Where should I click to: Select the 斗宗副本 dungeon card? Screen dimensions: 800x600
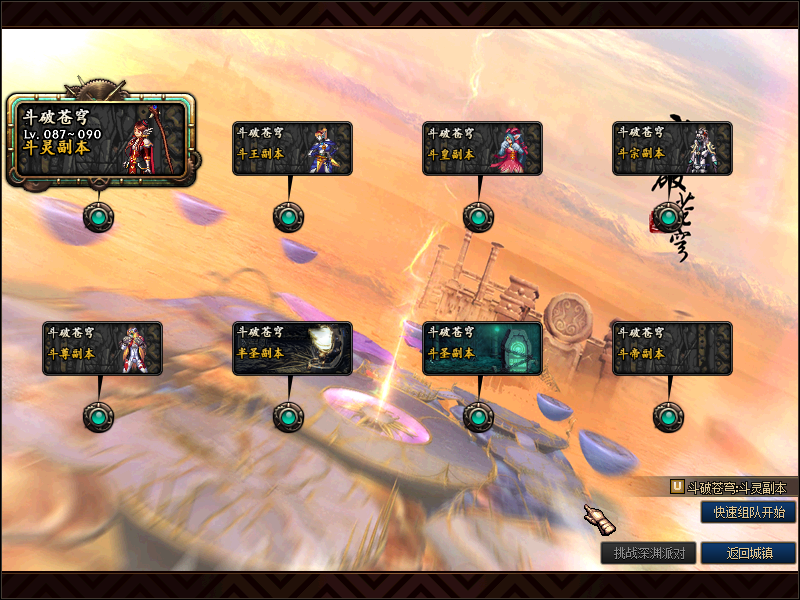click(672, 148)
